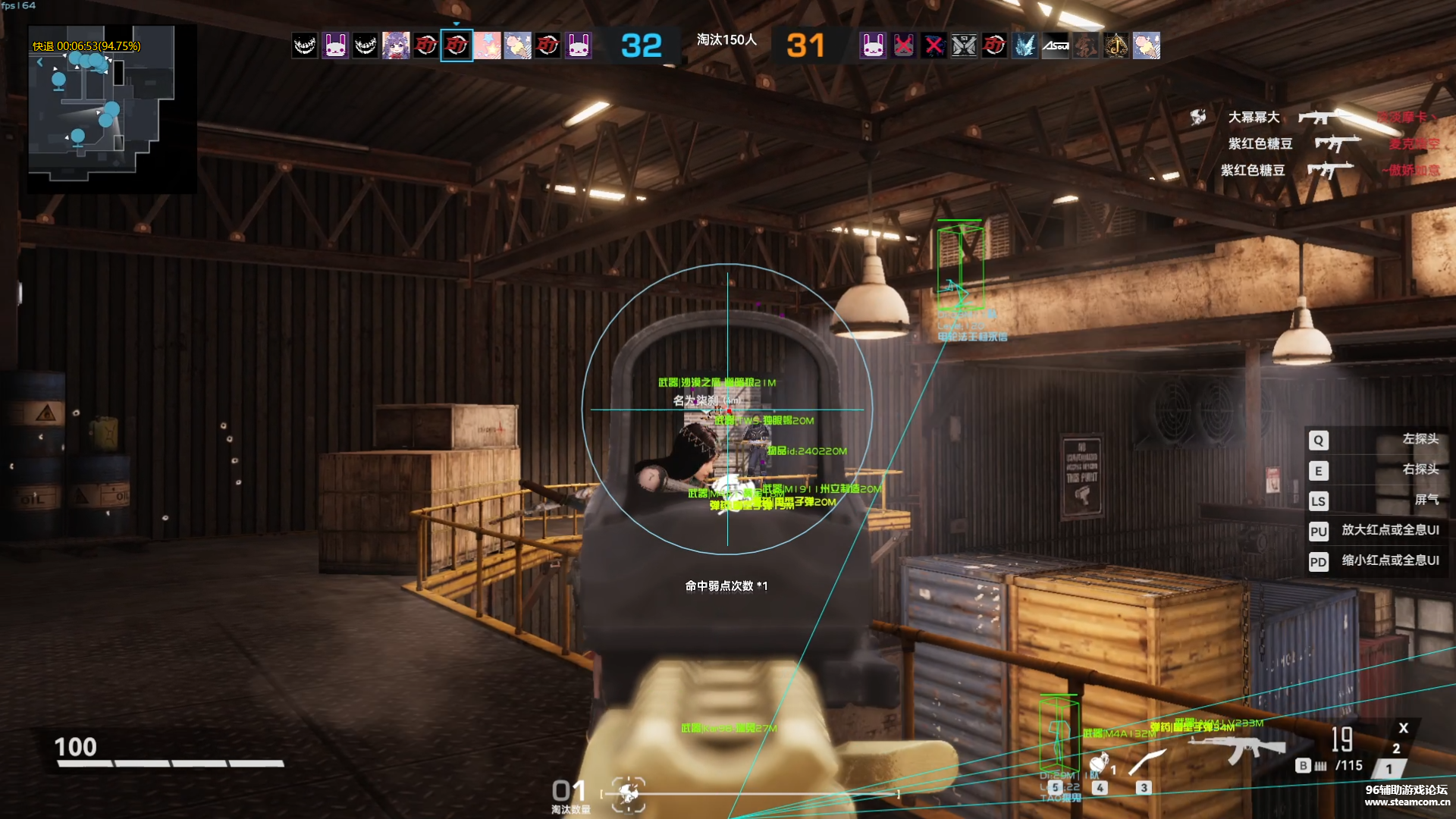Click the purple-haired anime girl avatar
The width and height of the screenshot is (1456, 819).
pyautogui.click(x=396, y=46)
